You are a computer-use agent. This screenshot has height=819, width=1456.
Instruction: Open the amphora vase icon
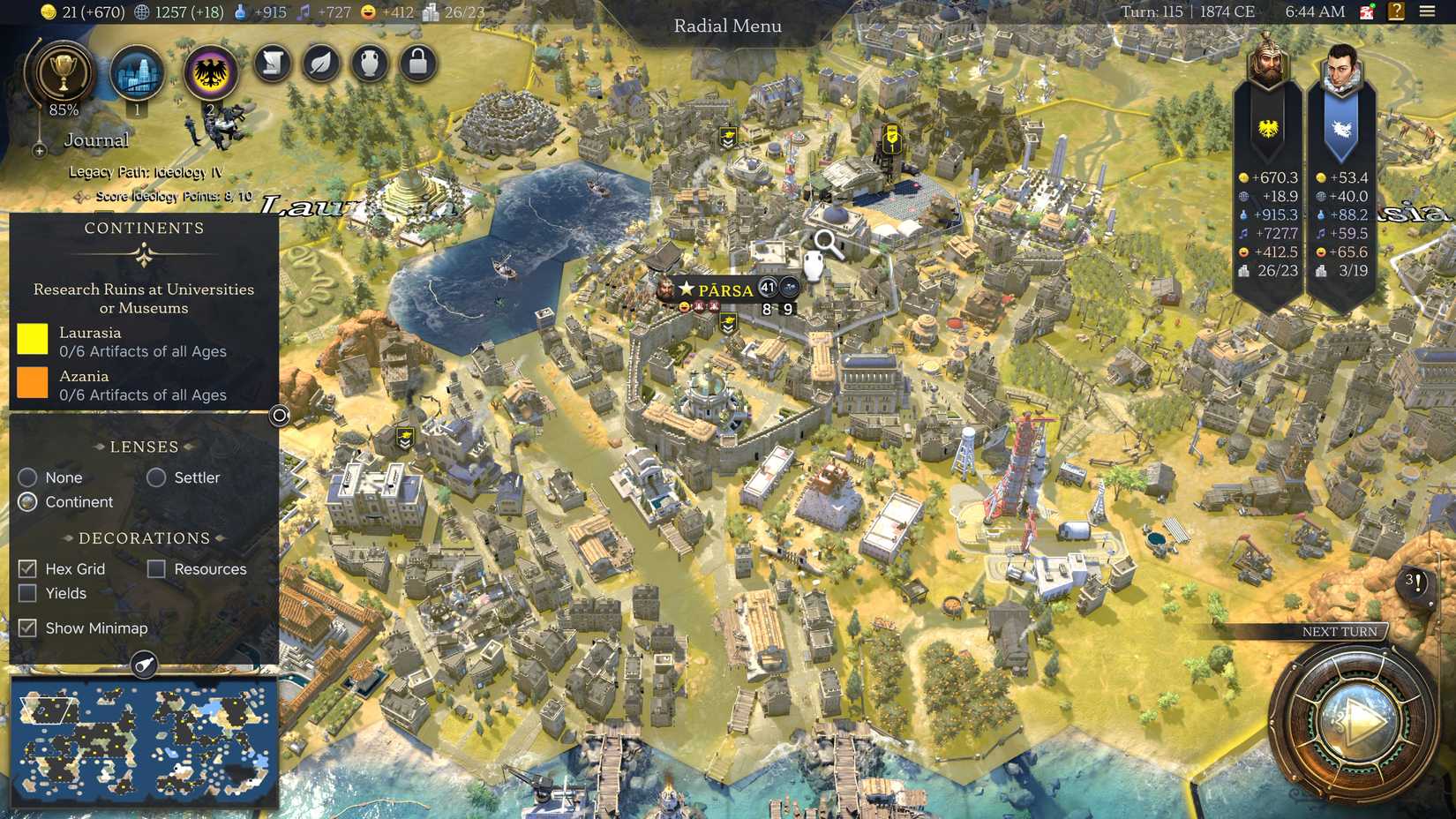[x=370, y=63]
